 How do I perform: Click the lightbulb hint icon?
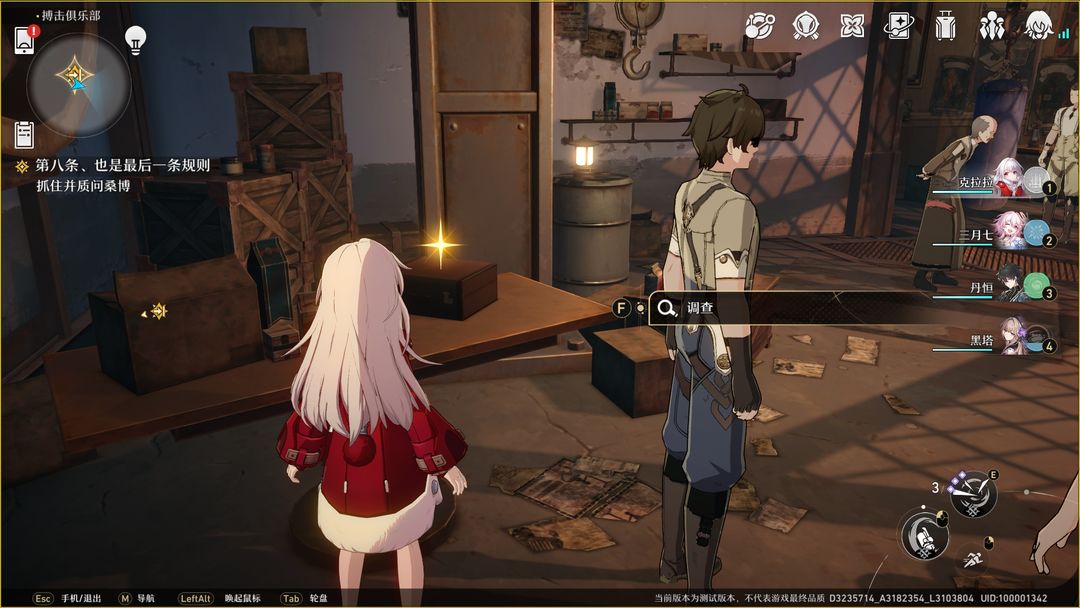[x=135, y=40]
